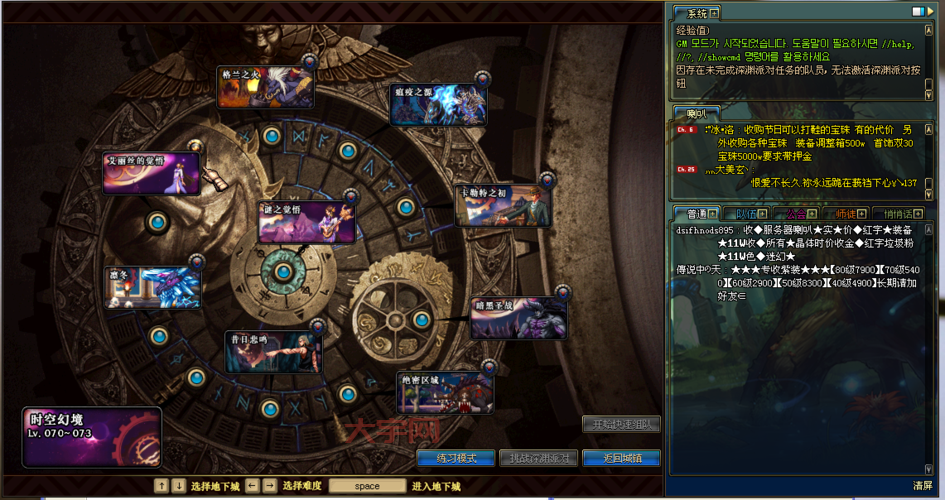Pick the 谜之觉悟 dungeon tile

[x=307, y=221]
